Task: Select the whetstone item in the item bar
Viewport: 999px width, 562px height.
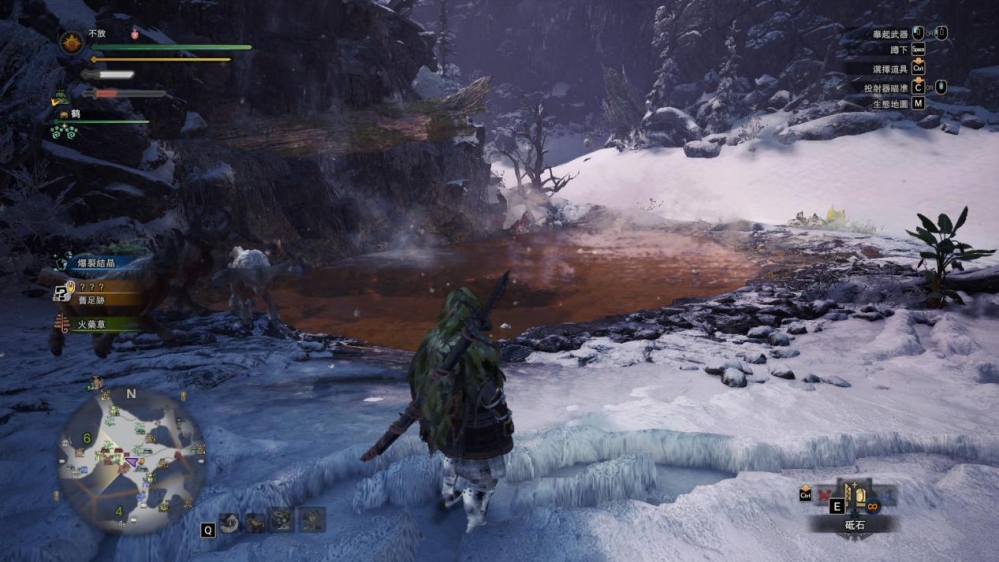Action: click(x=858, y=496)
